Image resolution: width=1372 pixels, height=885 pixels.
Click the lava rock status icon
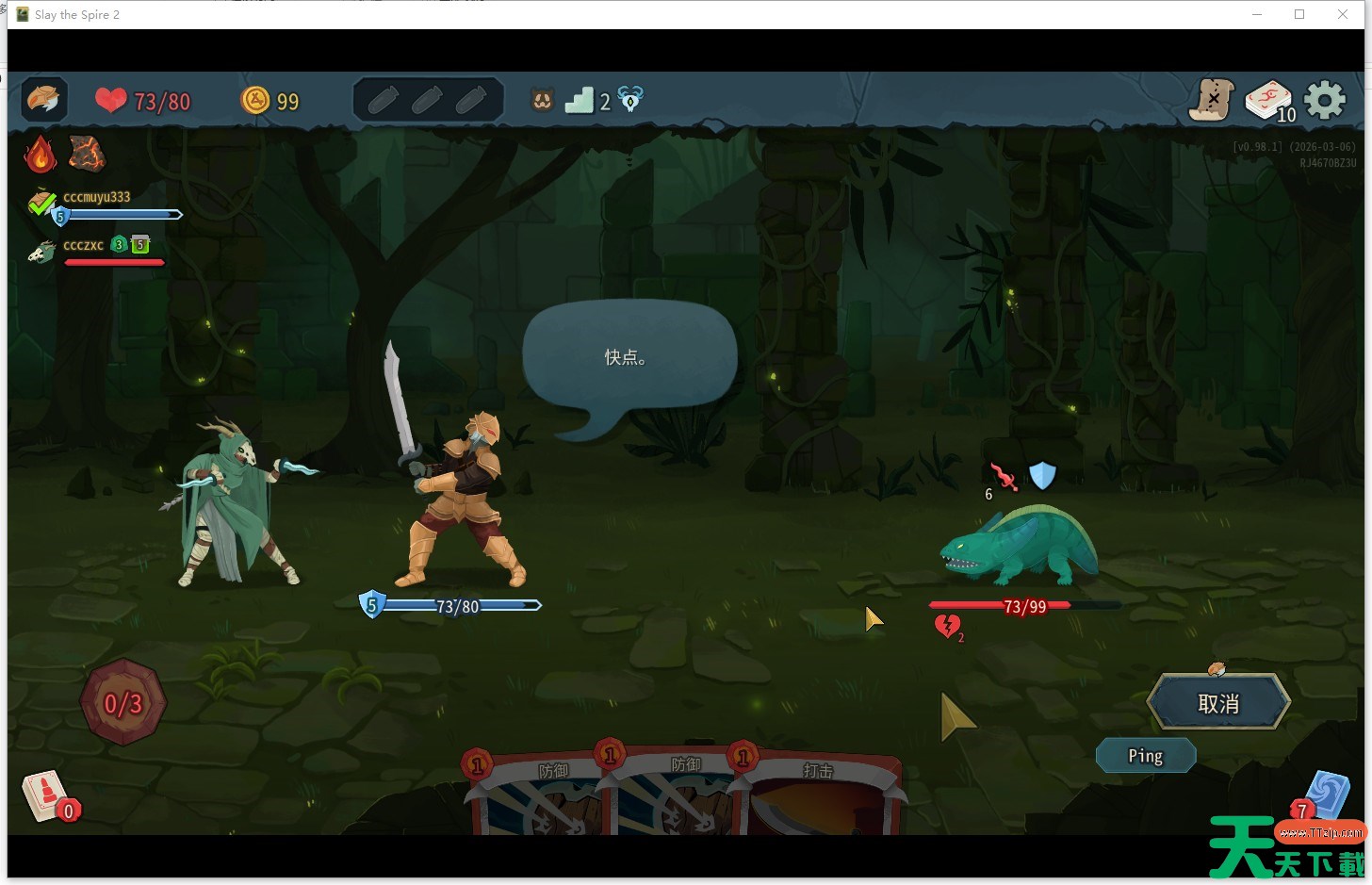(86, 153)
